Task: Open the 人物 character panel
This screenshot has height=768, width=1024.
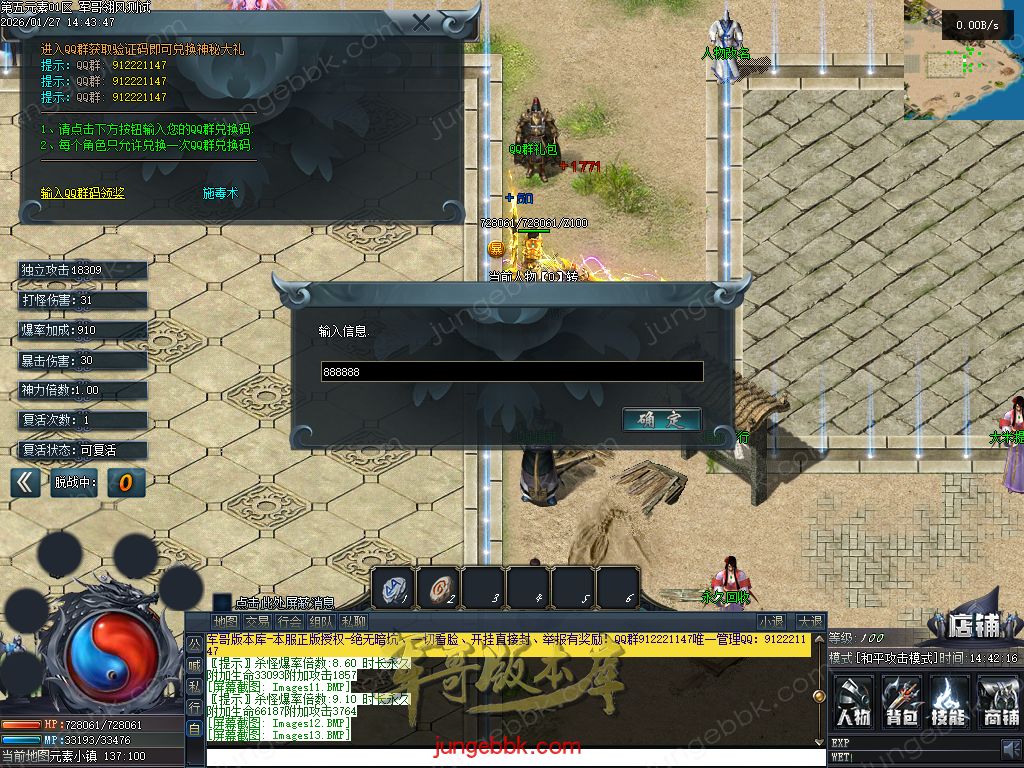Action: tap(853, 700)
